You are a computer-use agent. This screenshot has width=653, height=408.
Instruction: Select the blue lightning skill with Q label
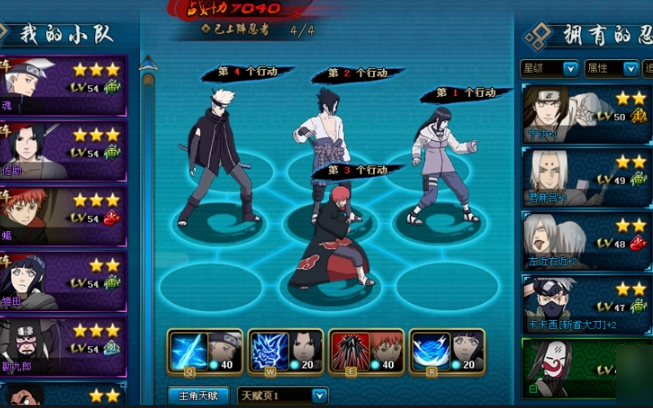(x=204, y=351)
